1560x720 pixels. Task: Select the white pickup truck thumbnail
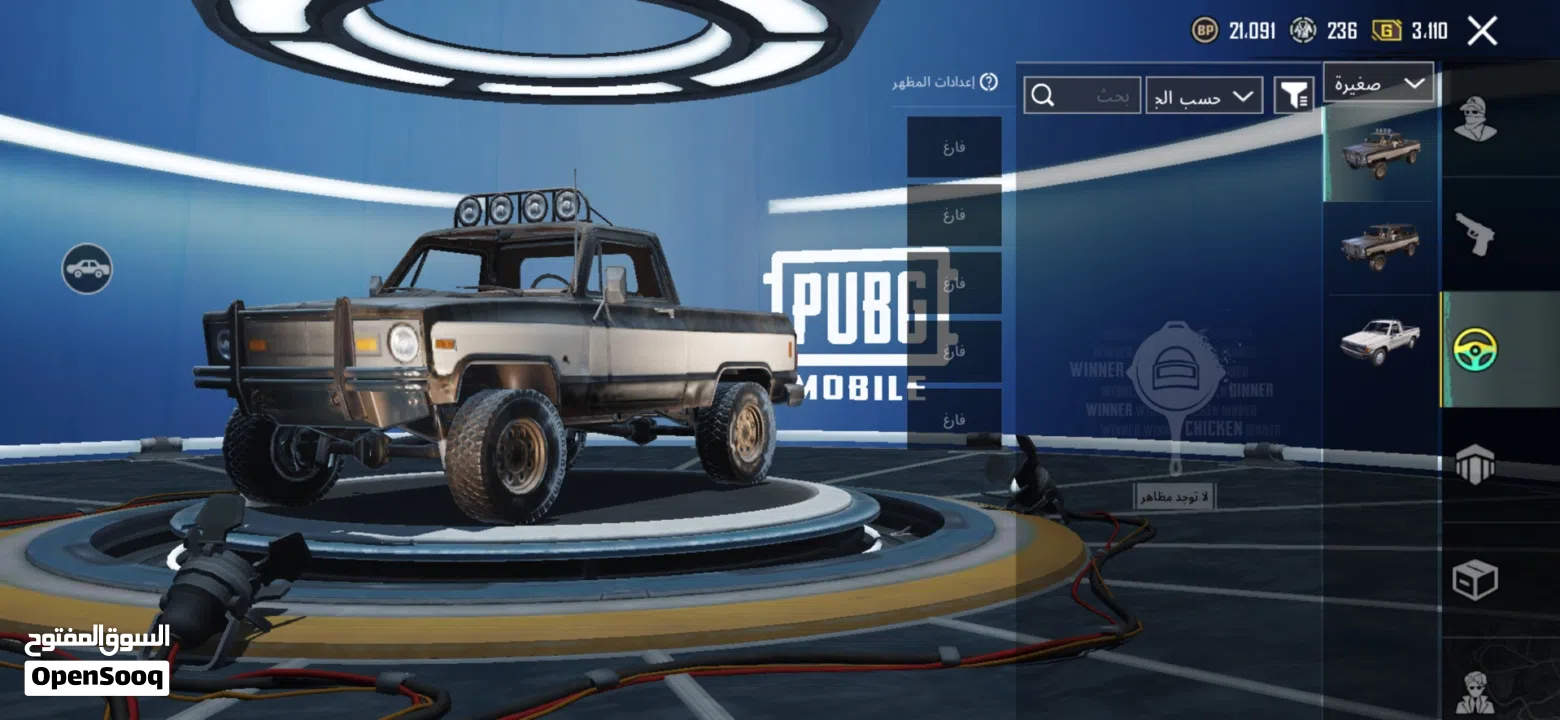[1380, 339]
